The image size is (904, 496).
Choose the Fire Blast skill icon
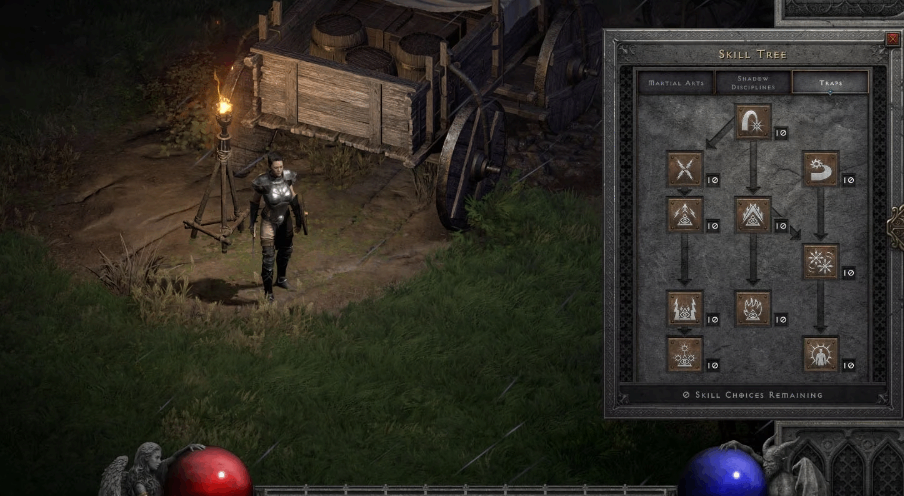click(752, 123)
